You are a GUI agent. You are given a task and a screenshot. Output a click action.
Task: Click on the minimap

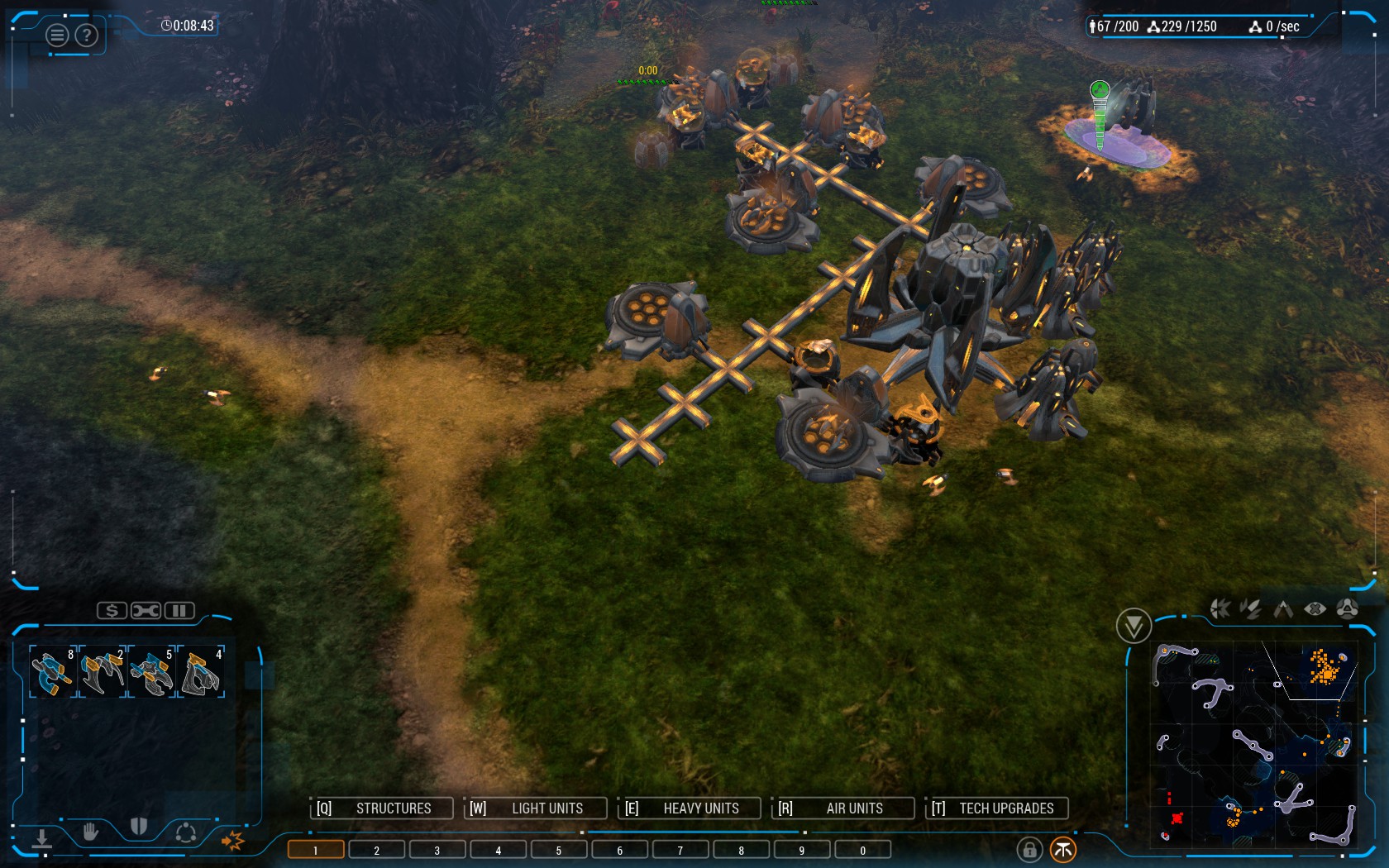coord(1253,744)
